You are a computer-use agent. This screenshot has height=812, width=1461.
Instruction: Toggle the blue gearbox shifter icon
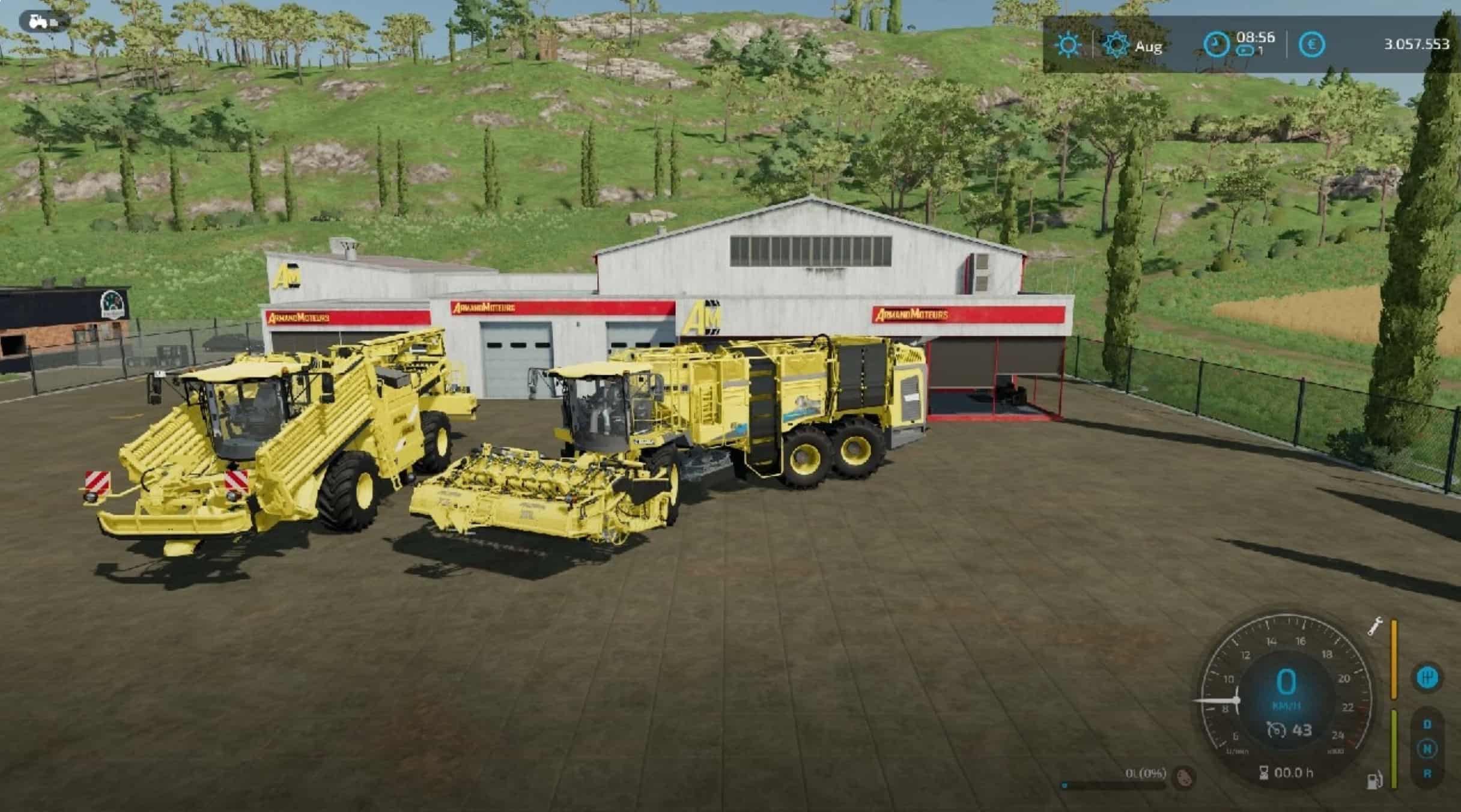(x=1427, y=679)
